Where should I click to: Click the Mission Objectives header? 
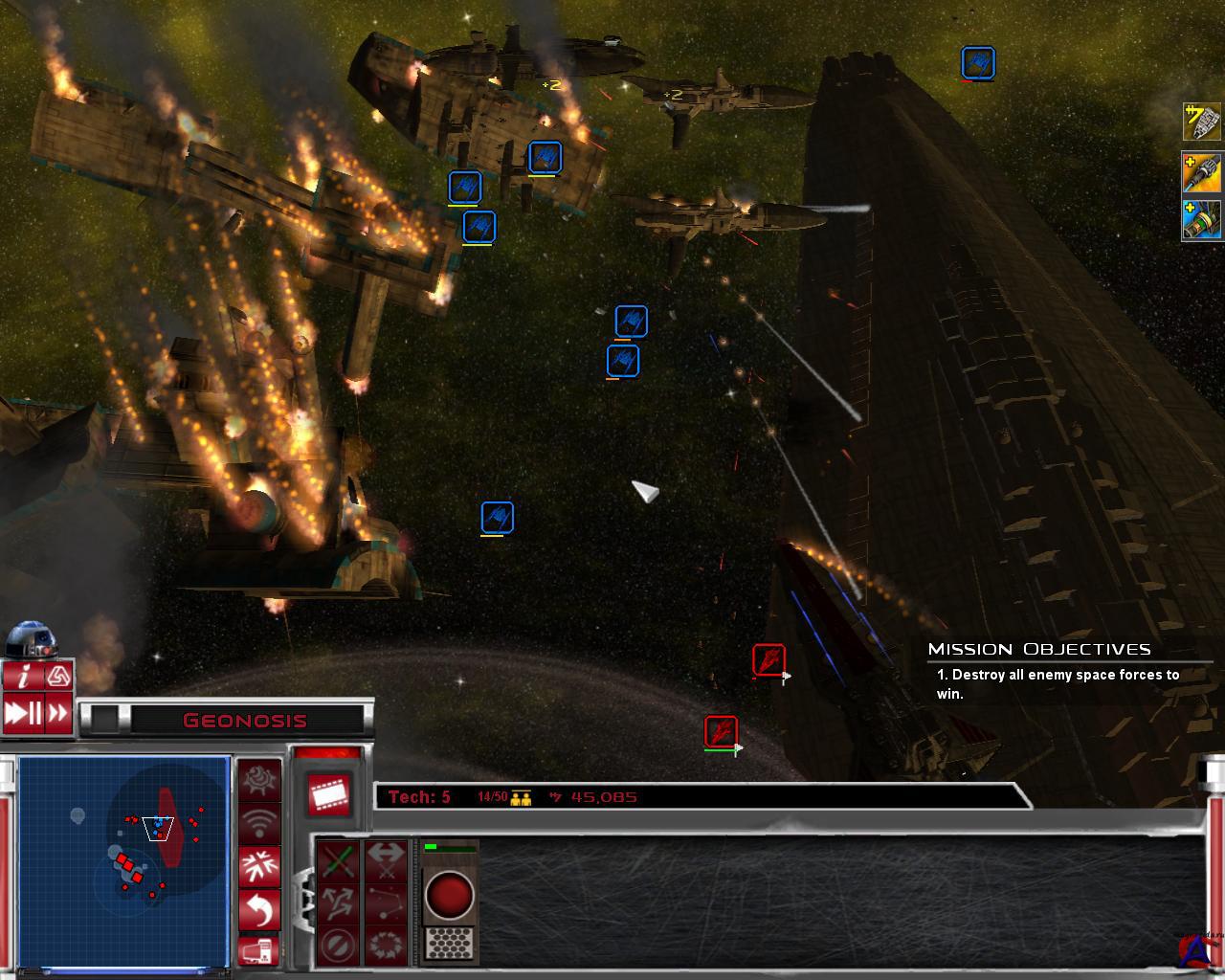(x=1039, y=649)
